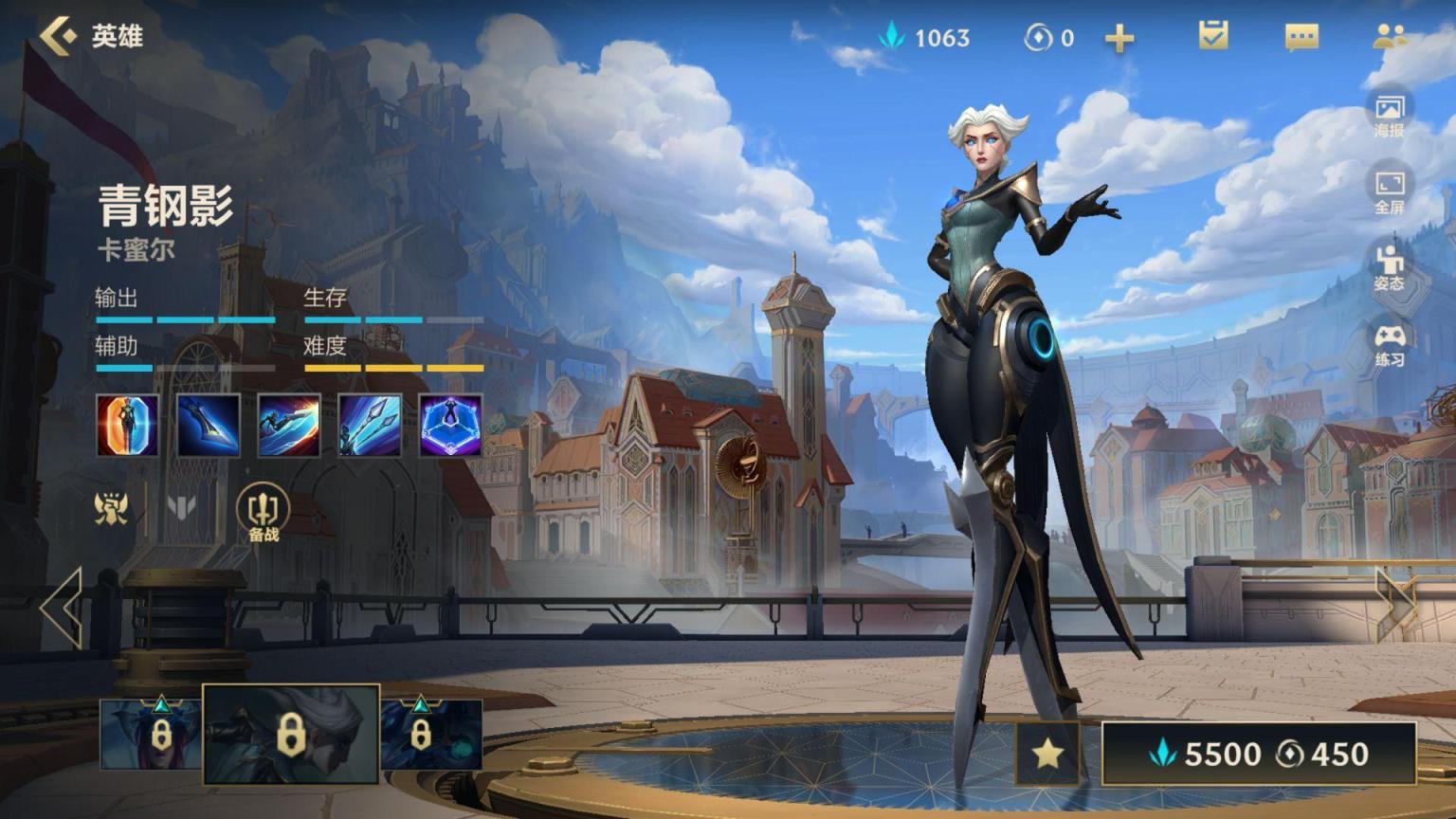This screenshot has width=1456, height=819.
Task: Select the blade leg slash ability icon
Action: pos(209,426)
